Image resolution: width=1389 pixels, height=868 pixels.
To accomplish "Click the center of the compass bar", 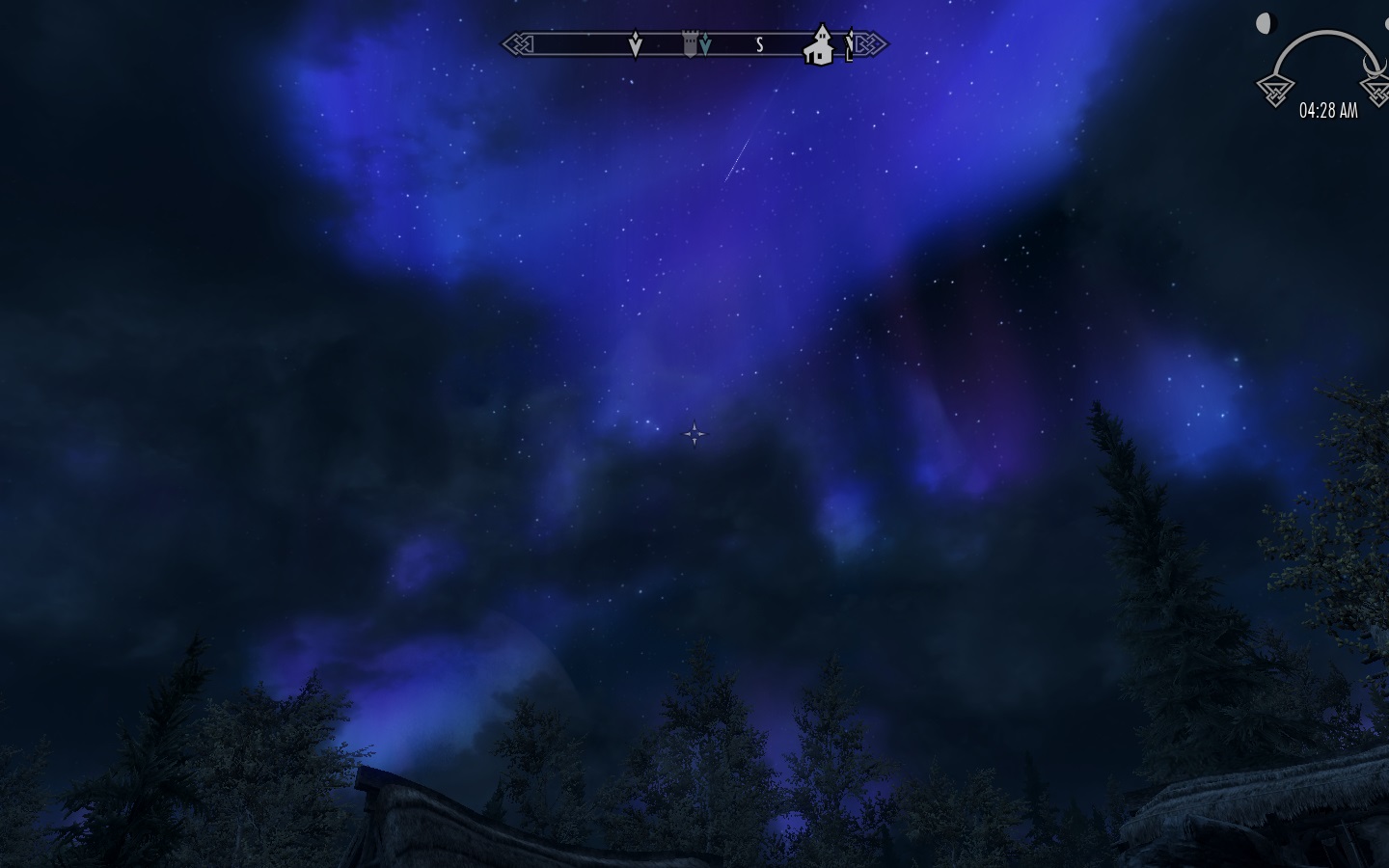I will (x=694, y=43).
